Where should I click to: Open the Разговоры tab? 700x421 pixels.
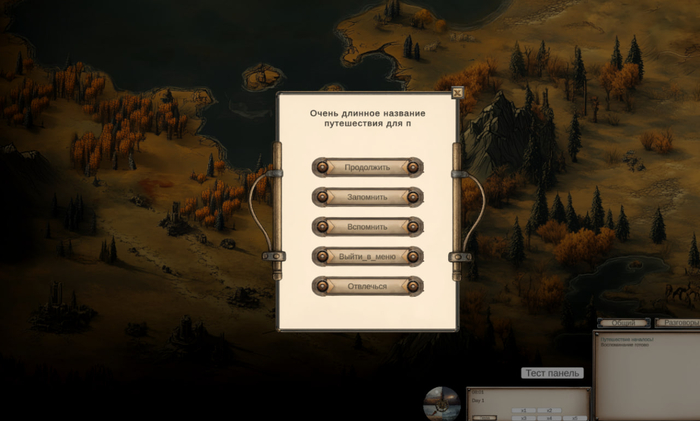click(678, 323)
